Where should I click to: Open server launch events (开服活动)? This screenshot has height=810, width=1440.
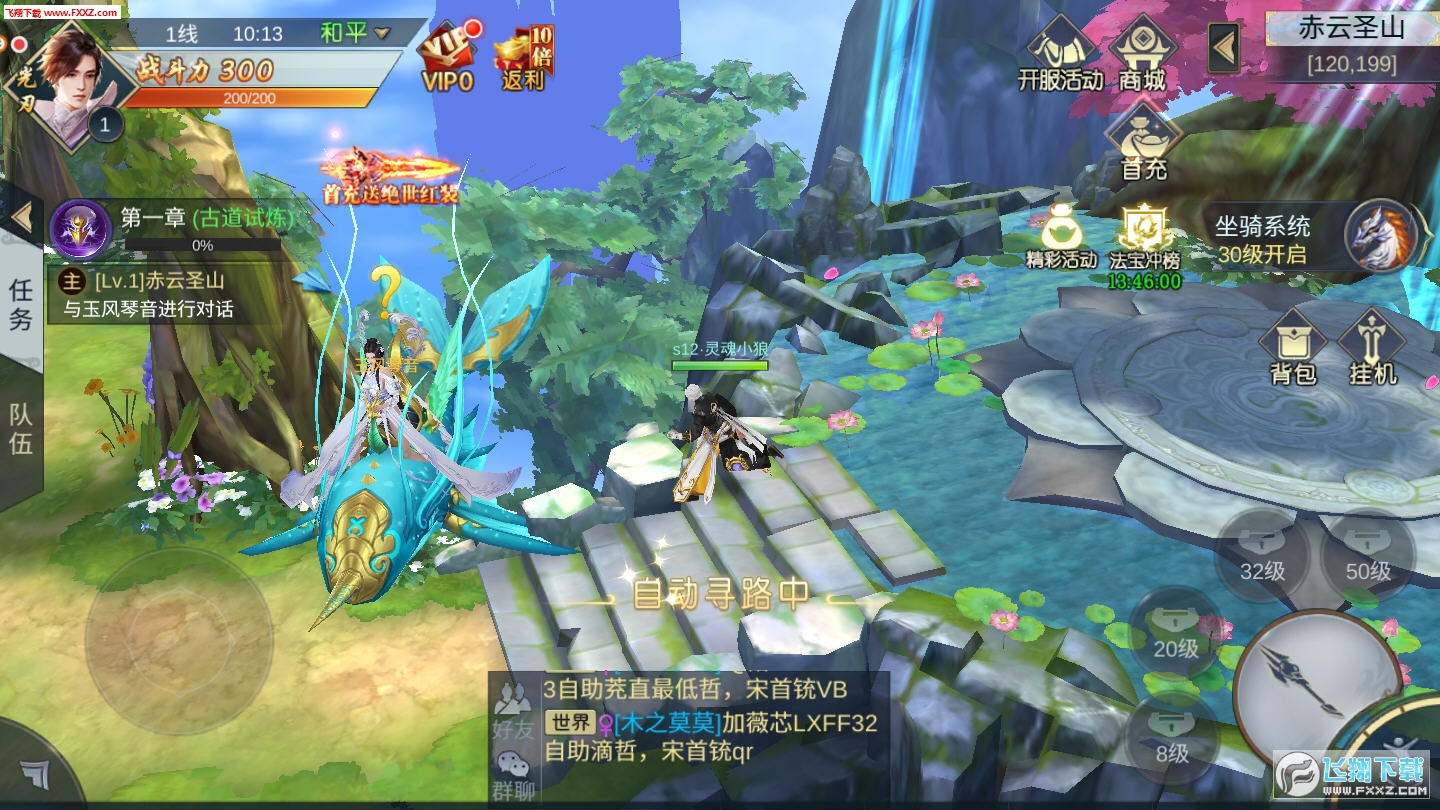[1059, 55]
